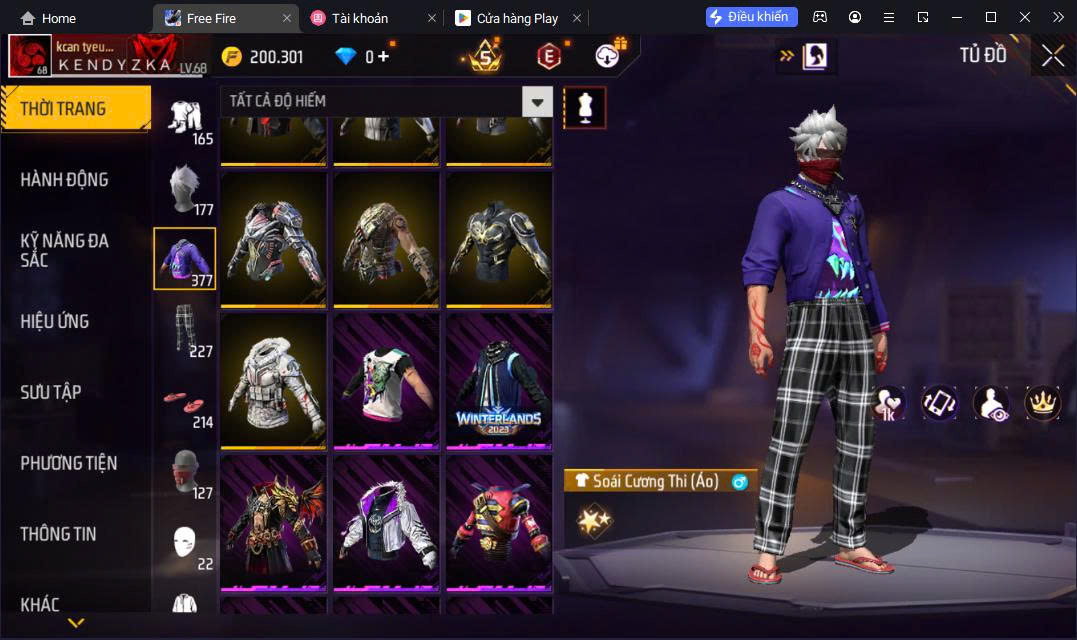Open the Hành Động menu entry
This screenshot has height=640, width=1077.
pos(64,180)
